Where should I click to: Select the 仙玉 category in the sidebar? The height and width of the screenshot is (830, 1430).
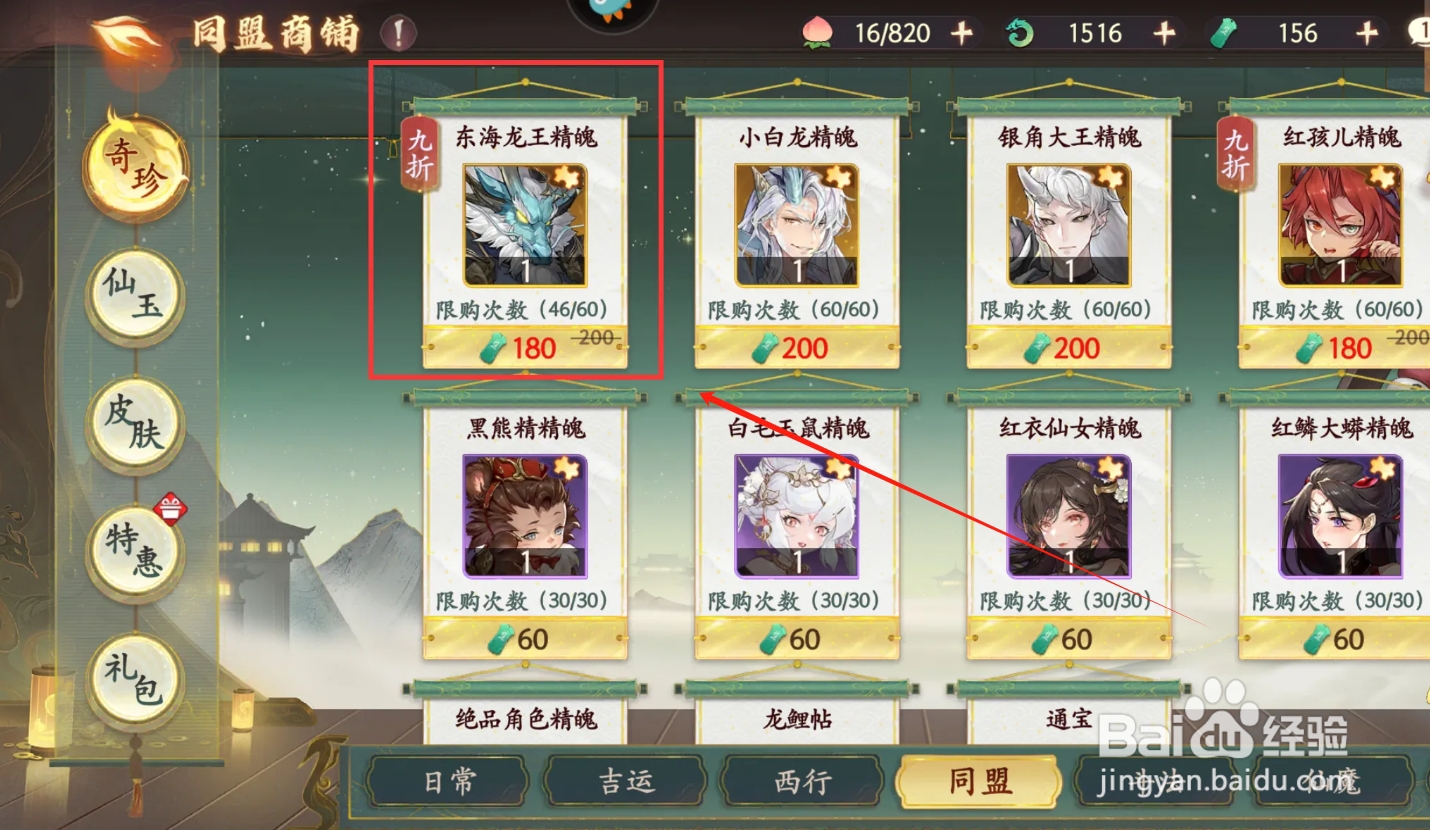134,296
